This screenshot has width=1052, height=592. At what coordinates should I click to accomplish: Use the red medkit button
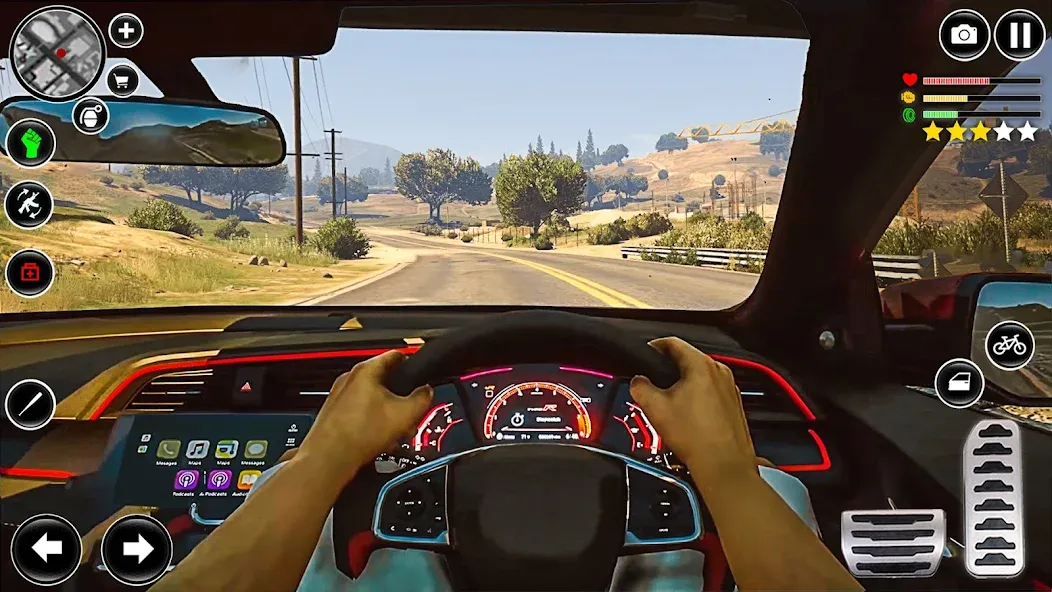30,272
